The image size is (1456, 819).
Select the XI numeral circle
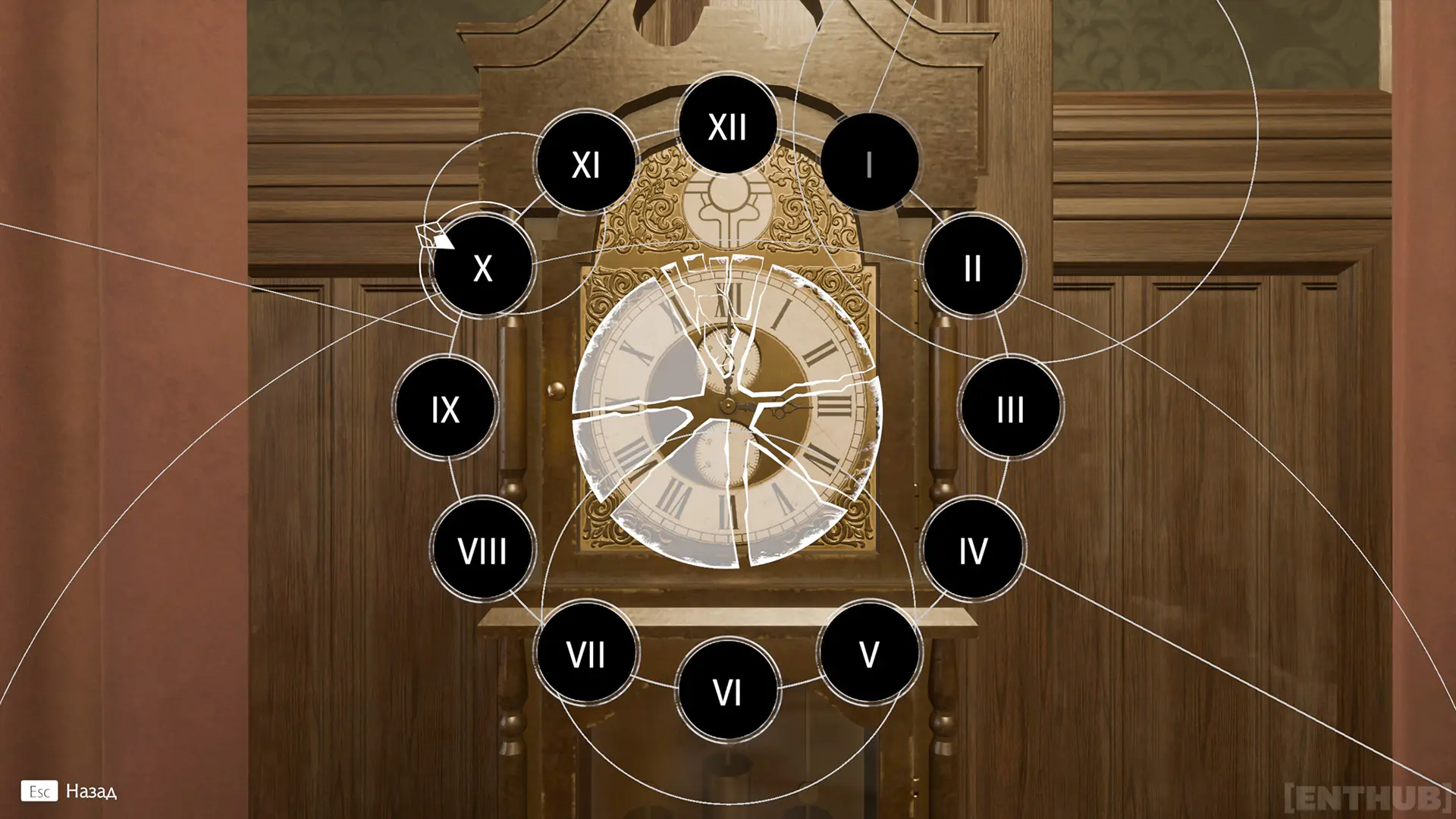click(x=586, y=162)
